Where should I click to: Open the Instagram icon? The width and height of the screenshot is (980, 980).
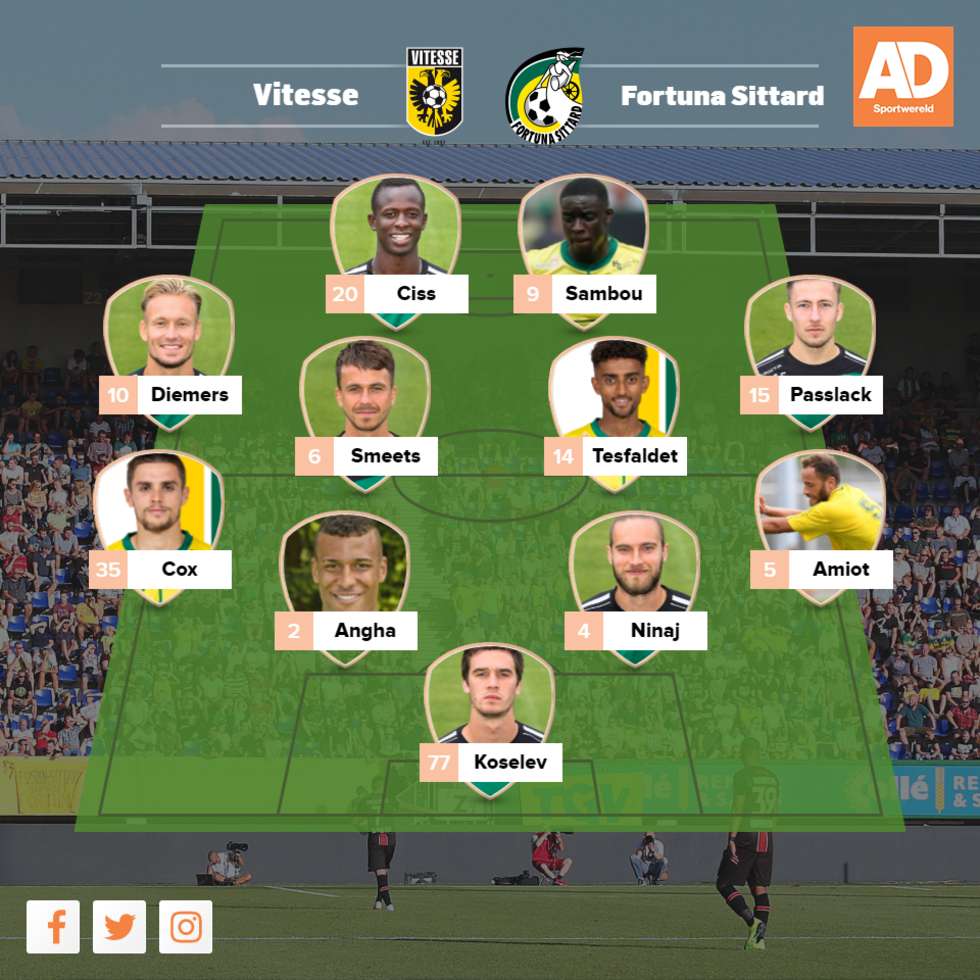(186, 927)
